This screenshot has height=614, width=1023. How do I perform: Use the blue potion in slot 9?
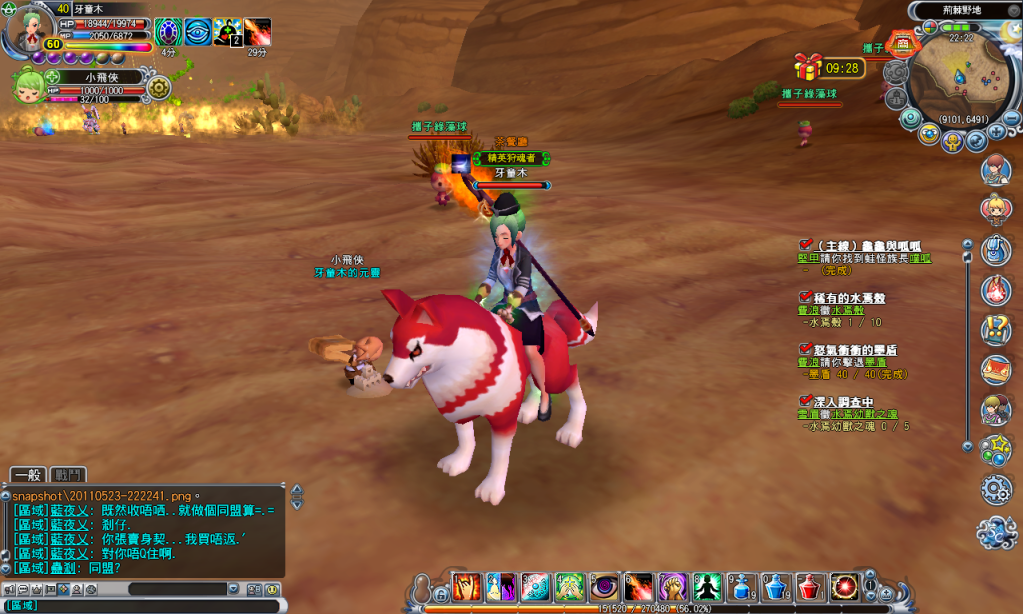742,587
